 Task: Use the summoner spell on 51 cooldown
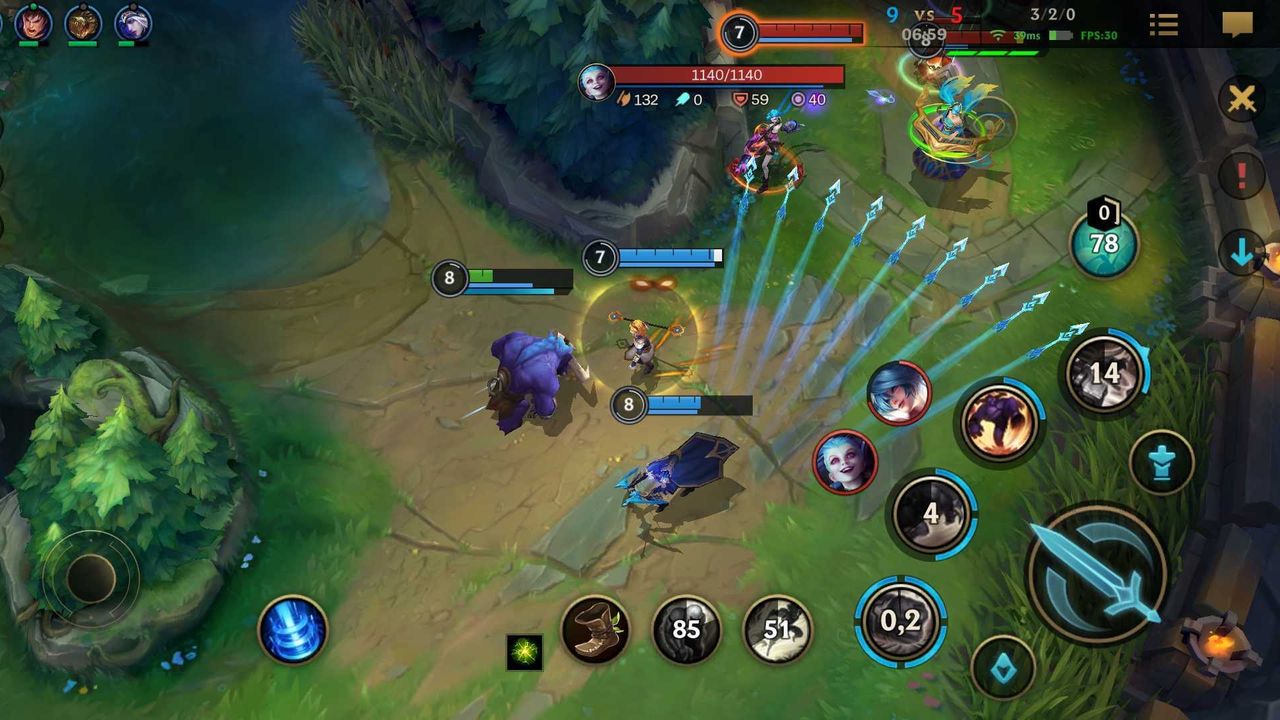777,629
